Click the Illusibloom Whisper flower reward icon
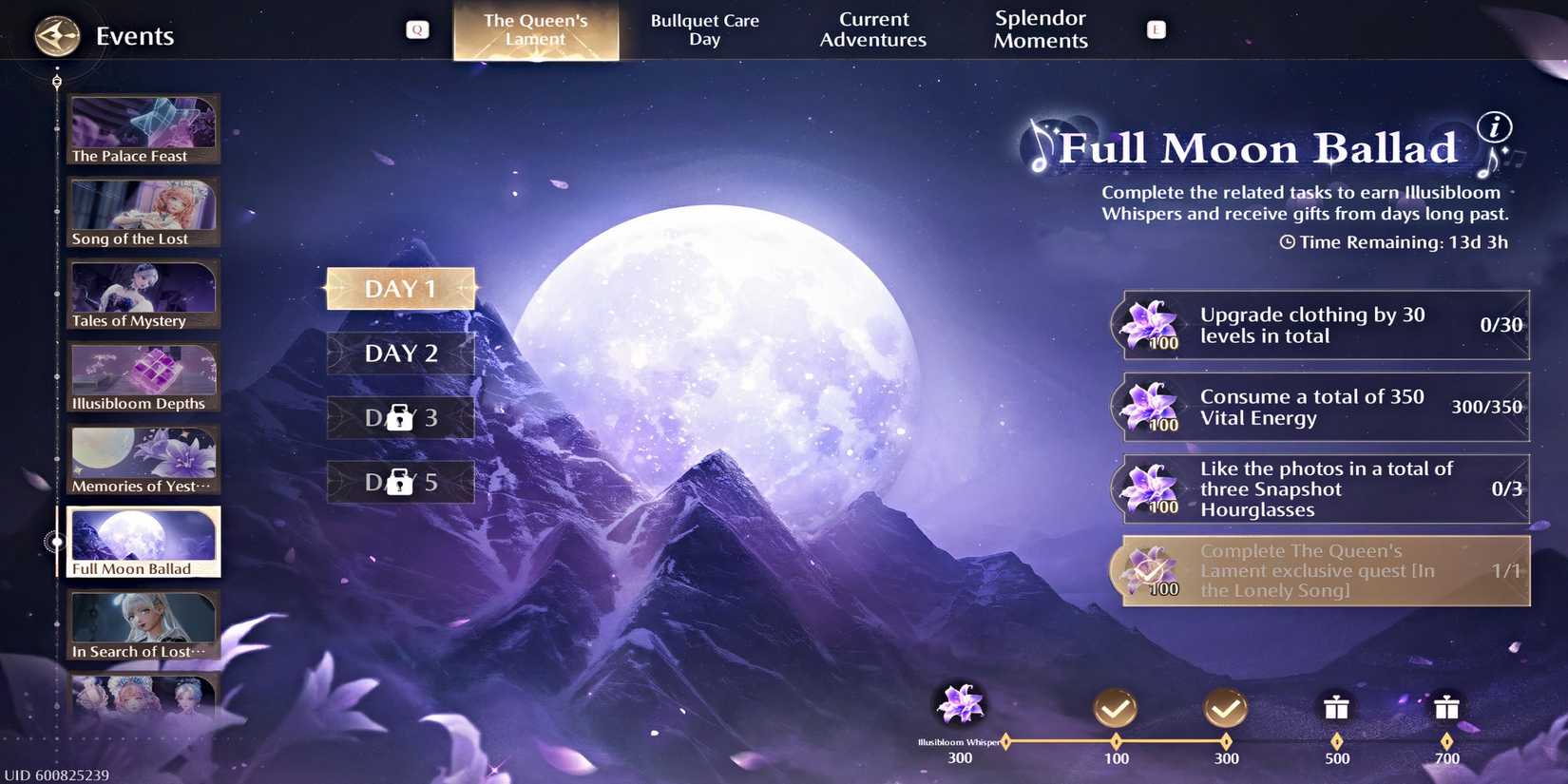Viewport: 1568px width, 784px height. pos(960,703)
